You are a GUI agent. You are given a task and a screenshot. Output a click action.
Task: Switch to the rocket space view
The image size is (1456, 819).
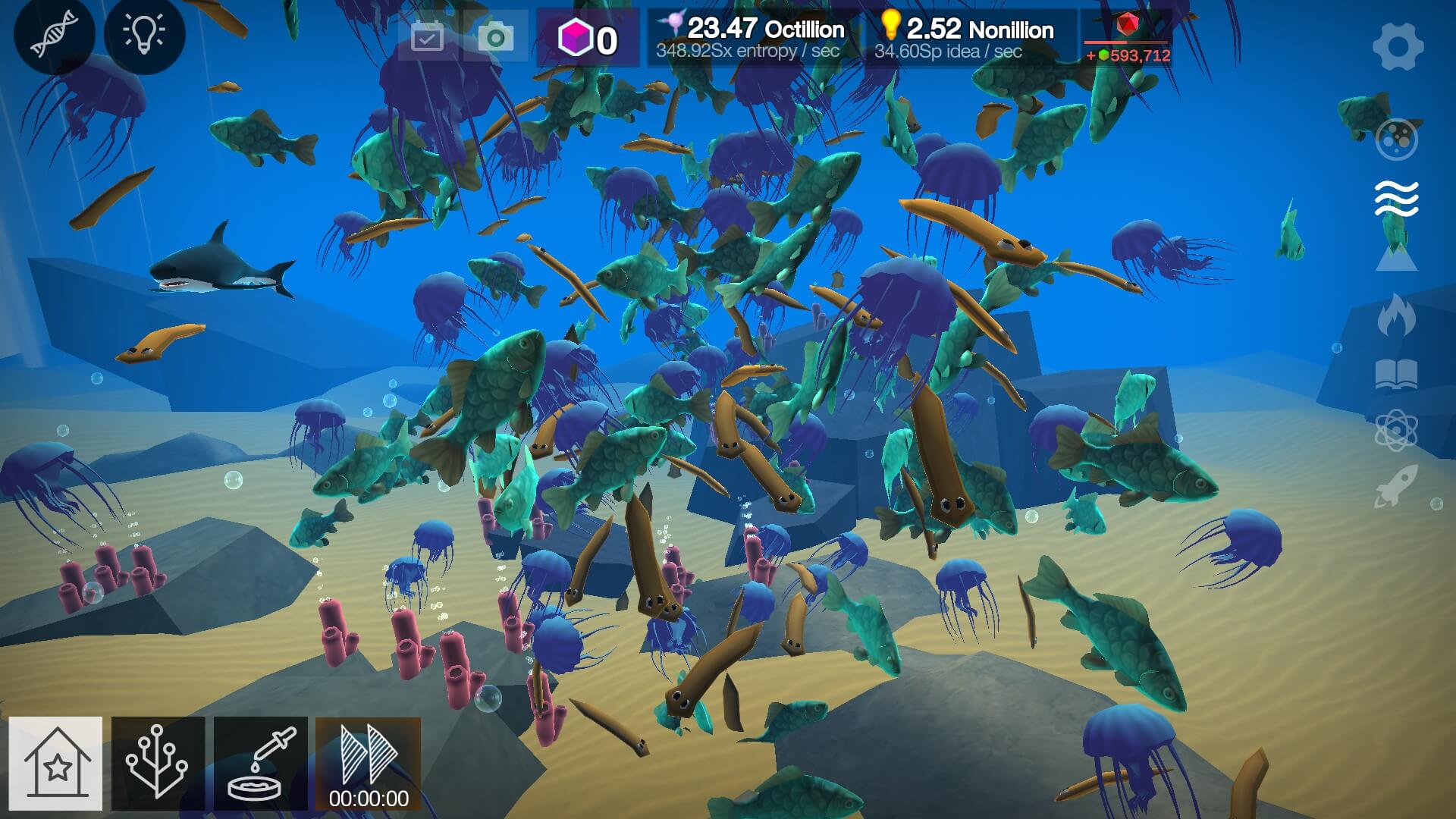point(1396,486)
